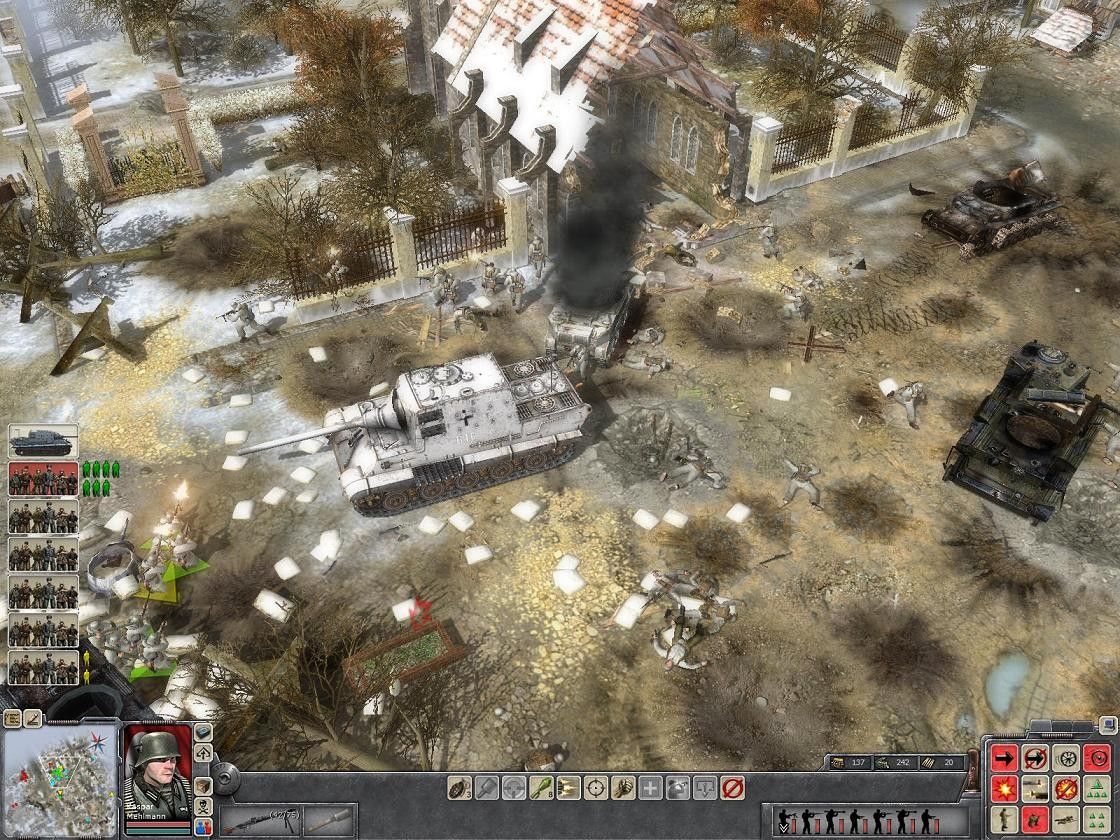The image size is (1120, 840).
Task: Select the tank unit group card
Action: (x=43, y=442)
